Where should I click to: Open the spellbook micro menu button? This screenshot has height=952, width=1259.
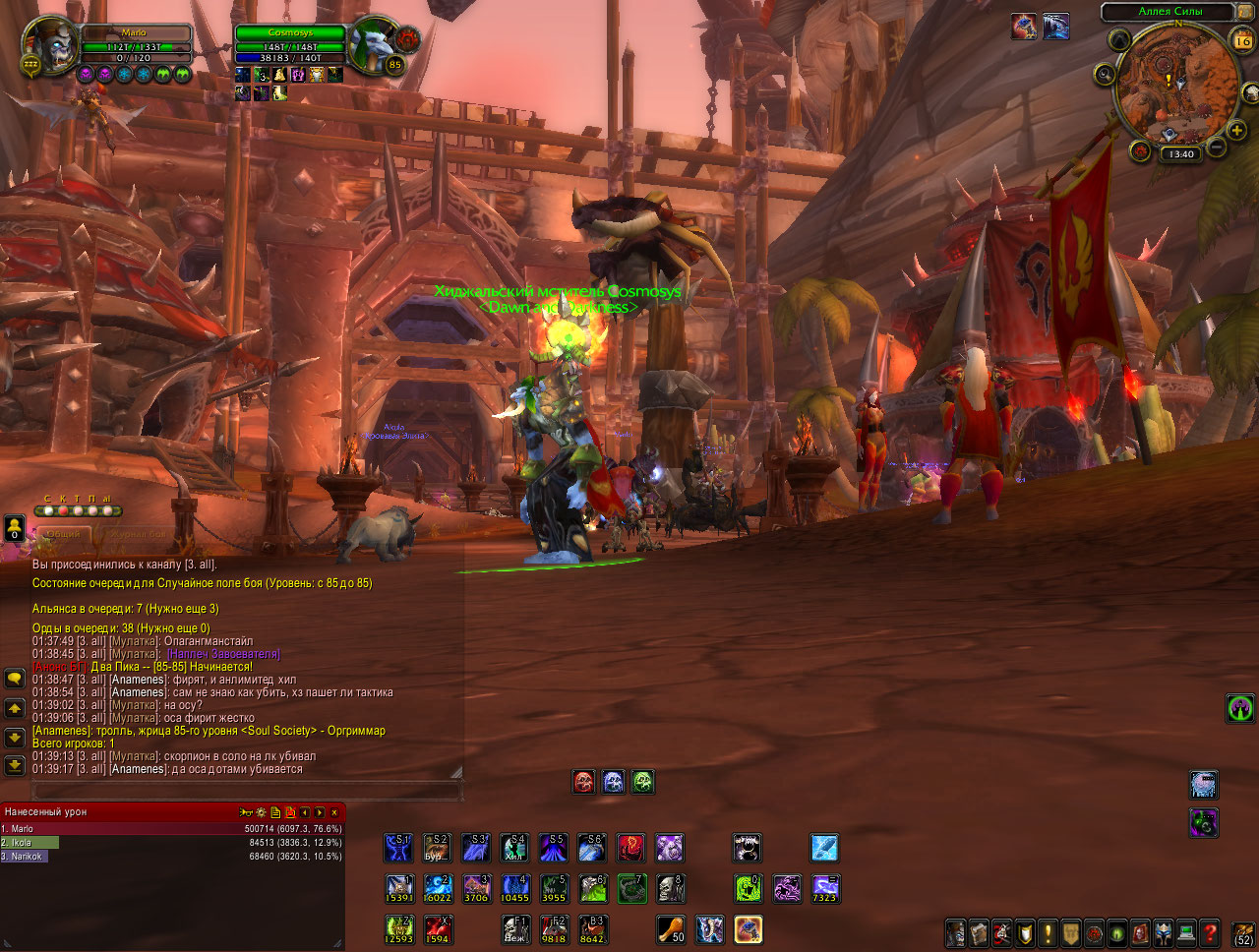978,932
